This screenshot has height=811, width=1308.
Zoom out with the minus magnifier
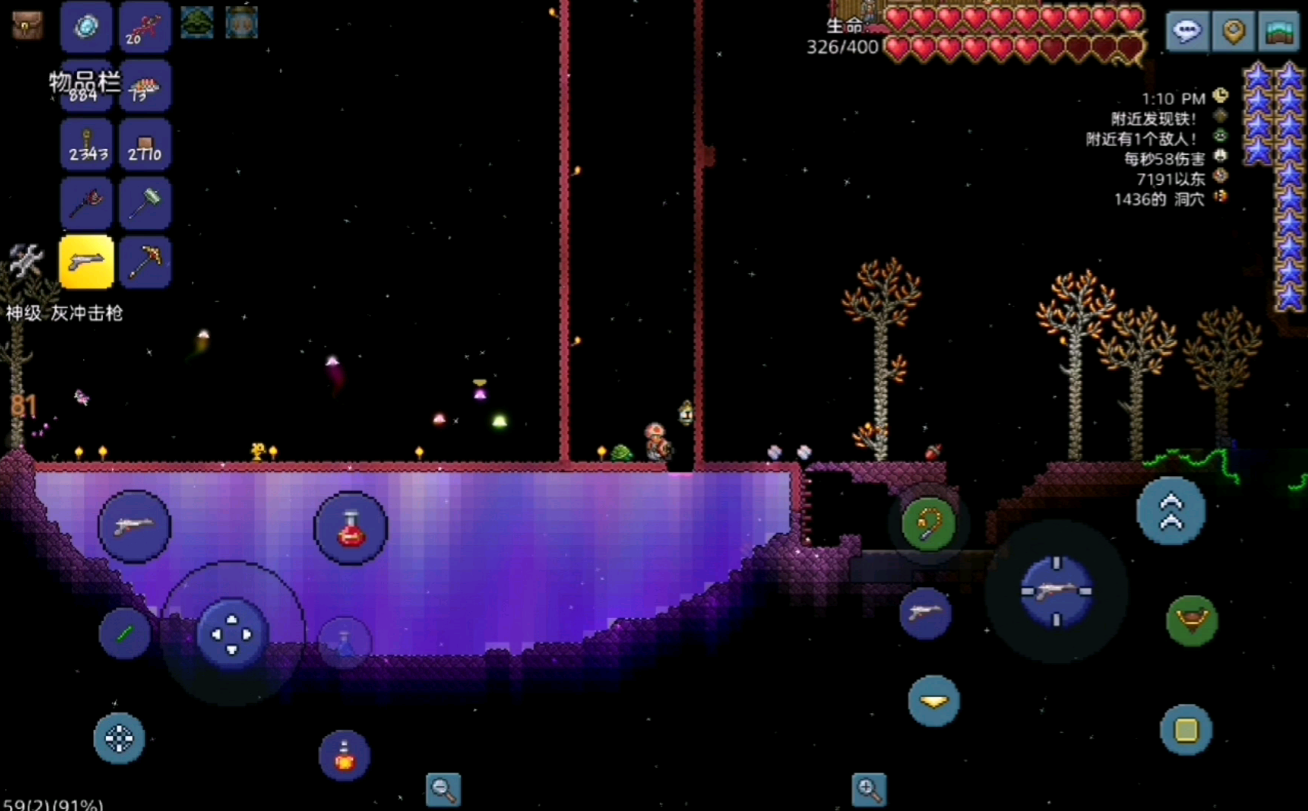(x=443, y=789)
